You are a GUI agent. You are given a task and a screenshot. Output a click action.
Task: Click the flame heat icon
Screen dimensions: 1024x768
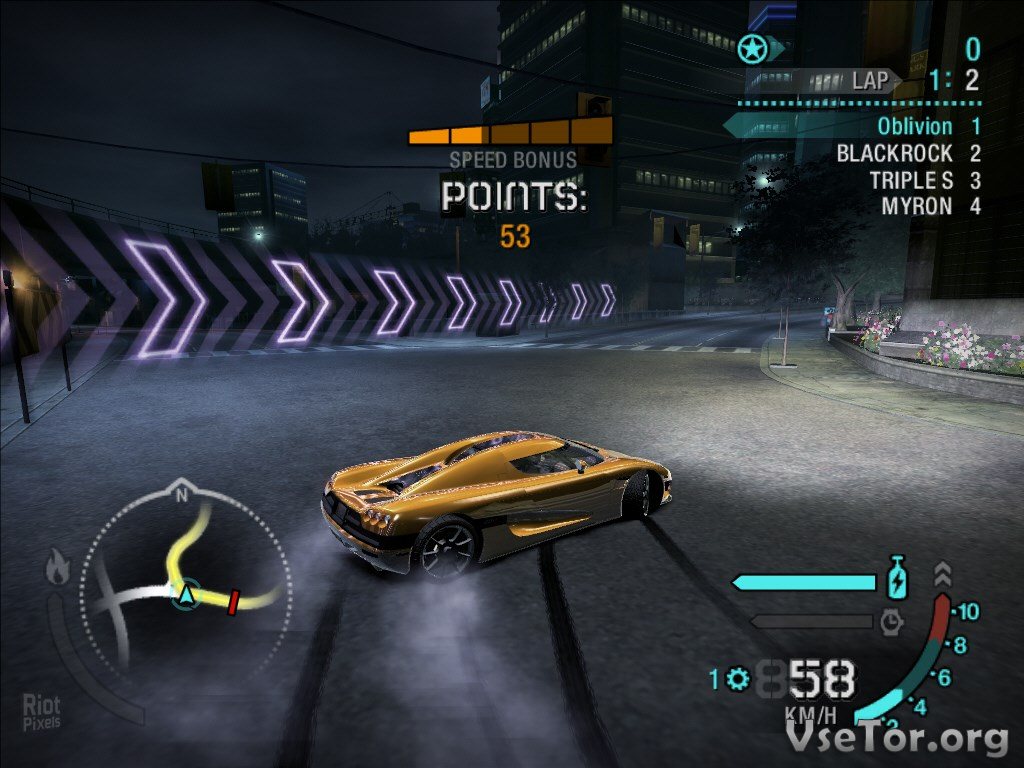tap(57, 569)
